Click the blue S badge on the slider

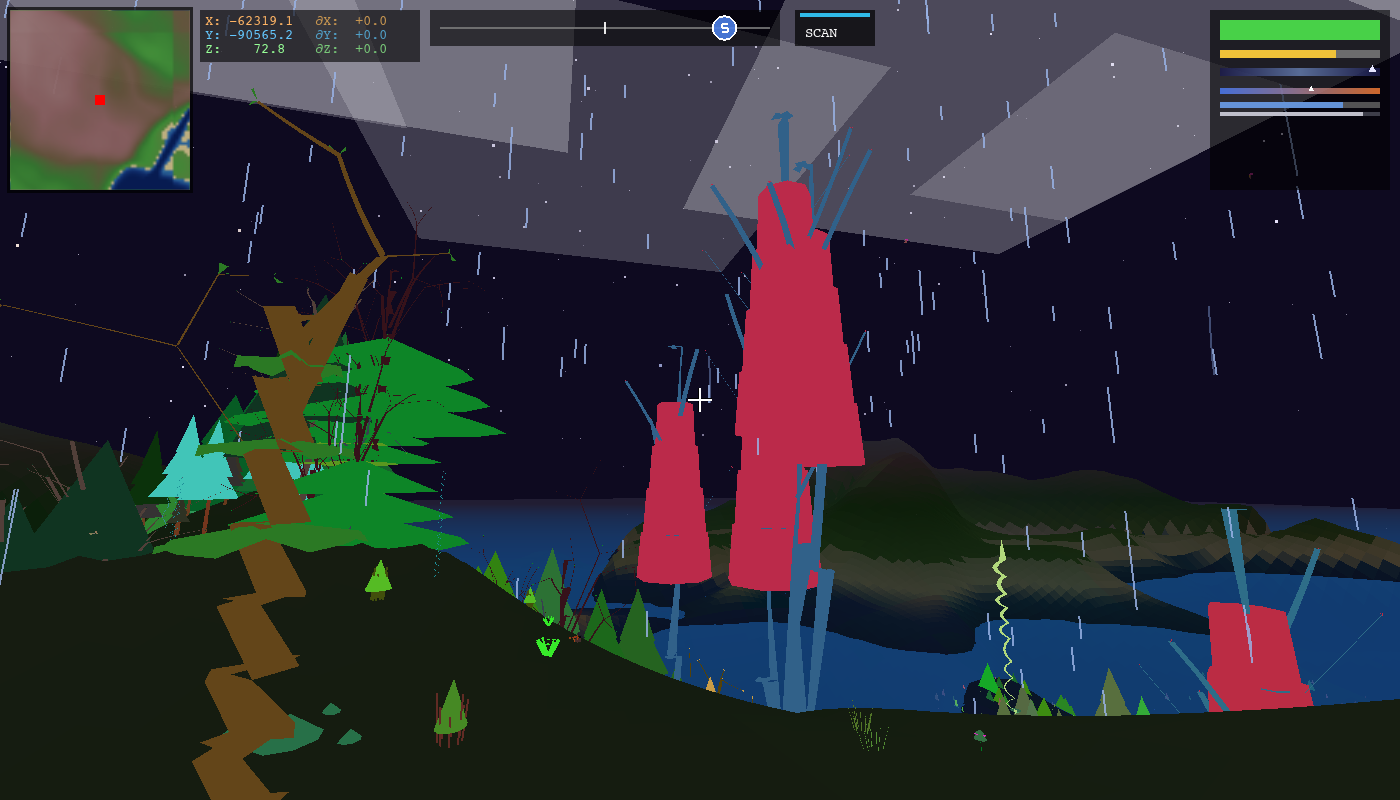(x=722, y=29)
